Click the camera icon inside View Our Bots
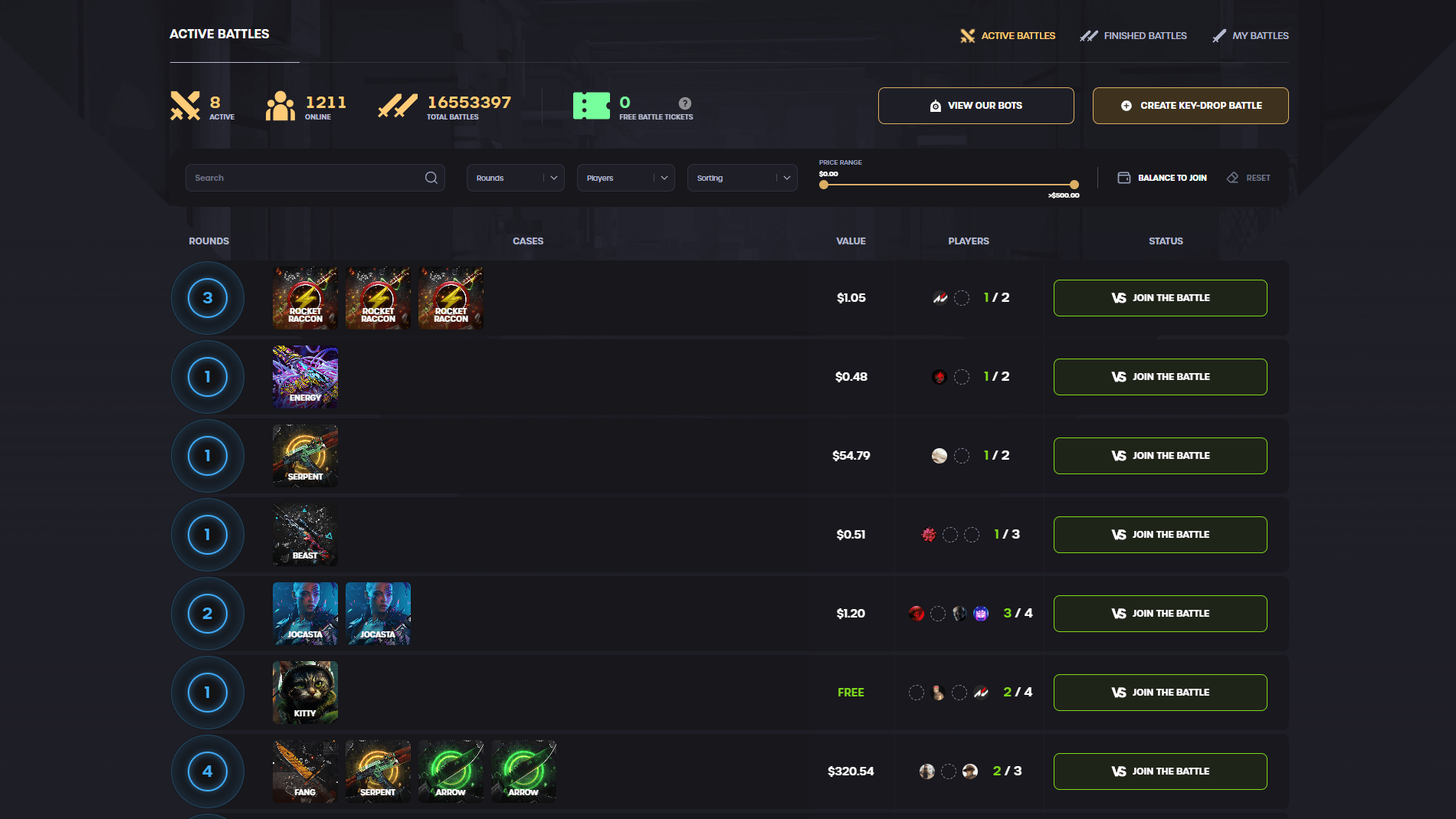Viewport: 1456px width, 819px height. (x=935, y=105)
